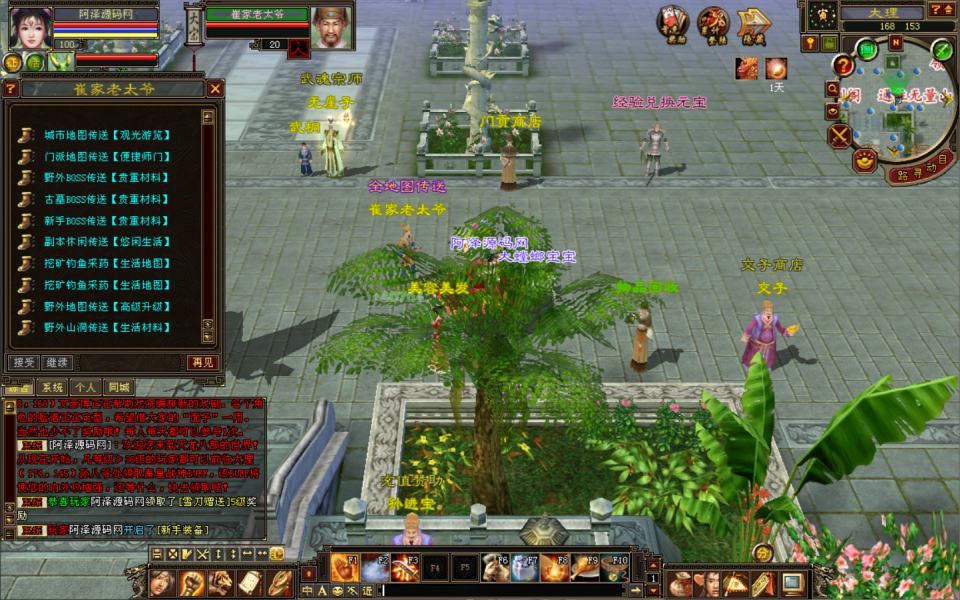Screen dimensions: 960x600
Task: Close the 崔家老太爷 dialog with X
Action: [x=215, y=88]
